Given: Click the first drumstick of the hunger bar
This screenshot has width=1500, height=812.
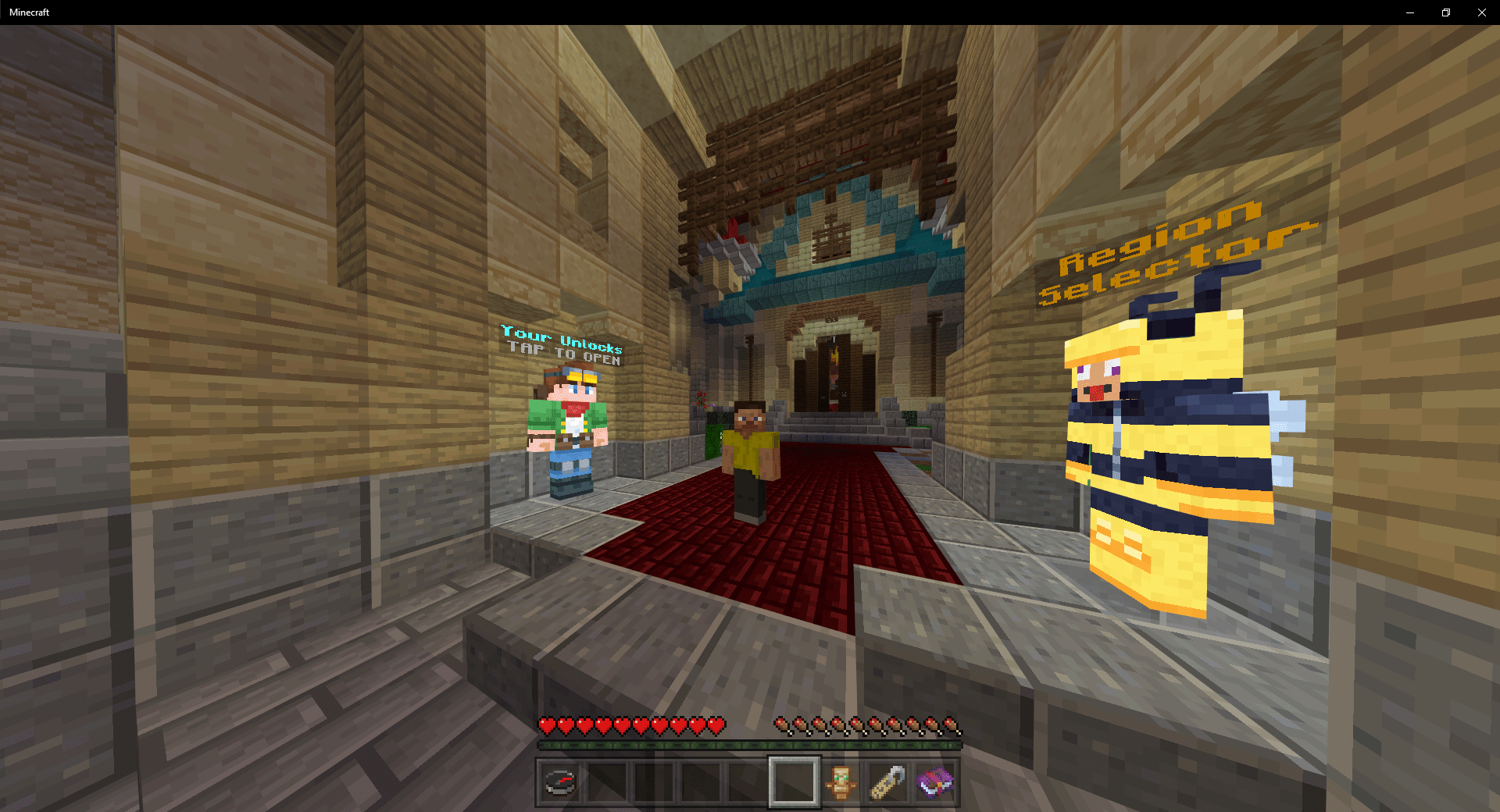Looking at the screenshot, I should tap(782, 725).
